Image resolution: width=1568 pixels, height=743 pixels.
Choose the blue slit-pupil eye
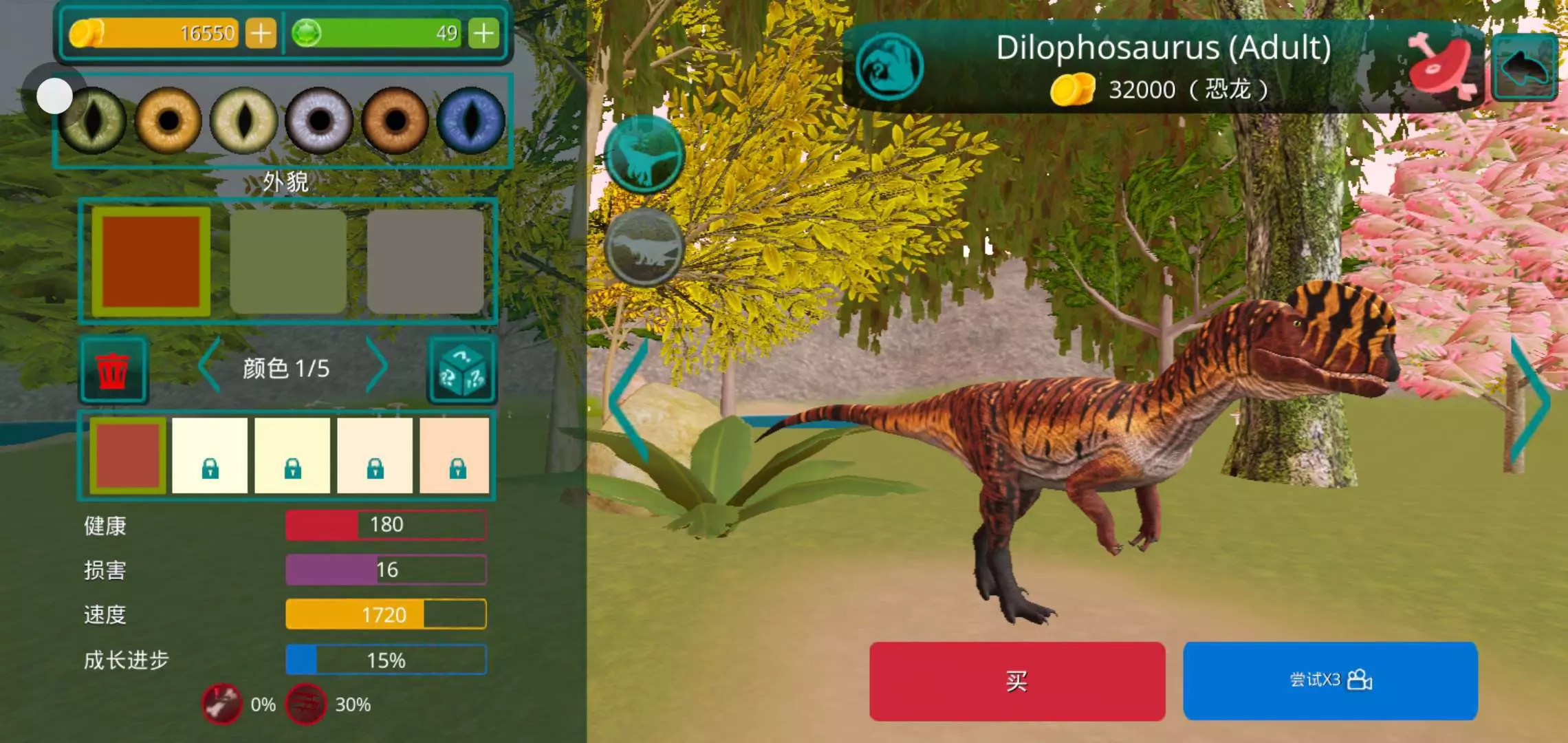click(x=470, y=120)
